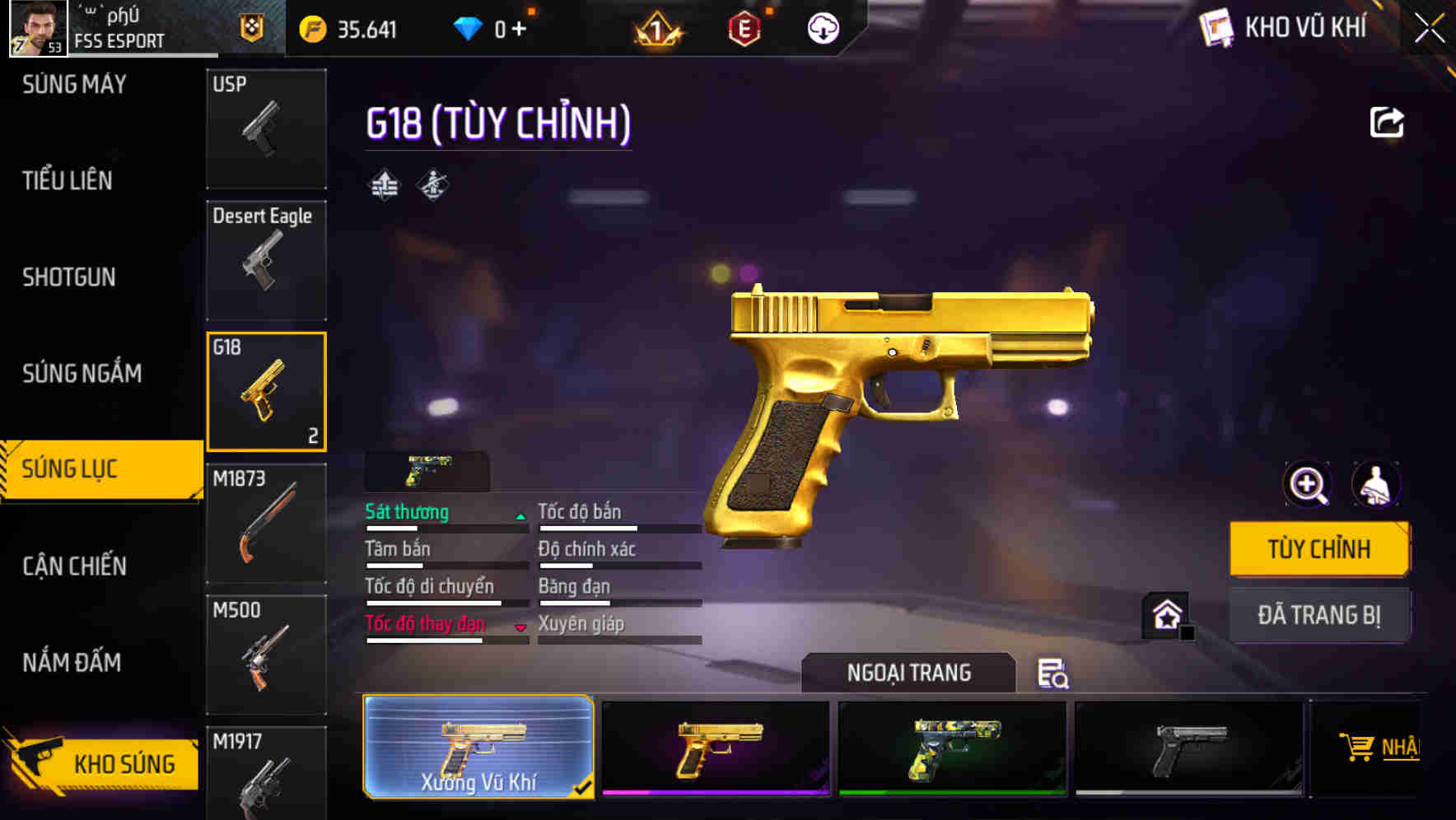
Task: Open the SHOTGUN weapon category
Action: [68, 277]
